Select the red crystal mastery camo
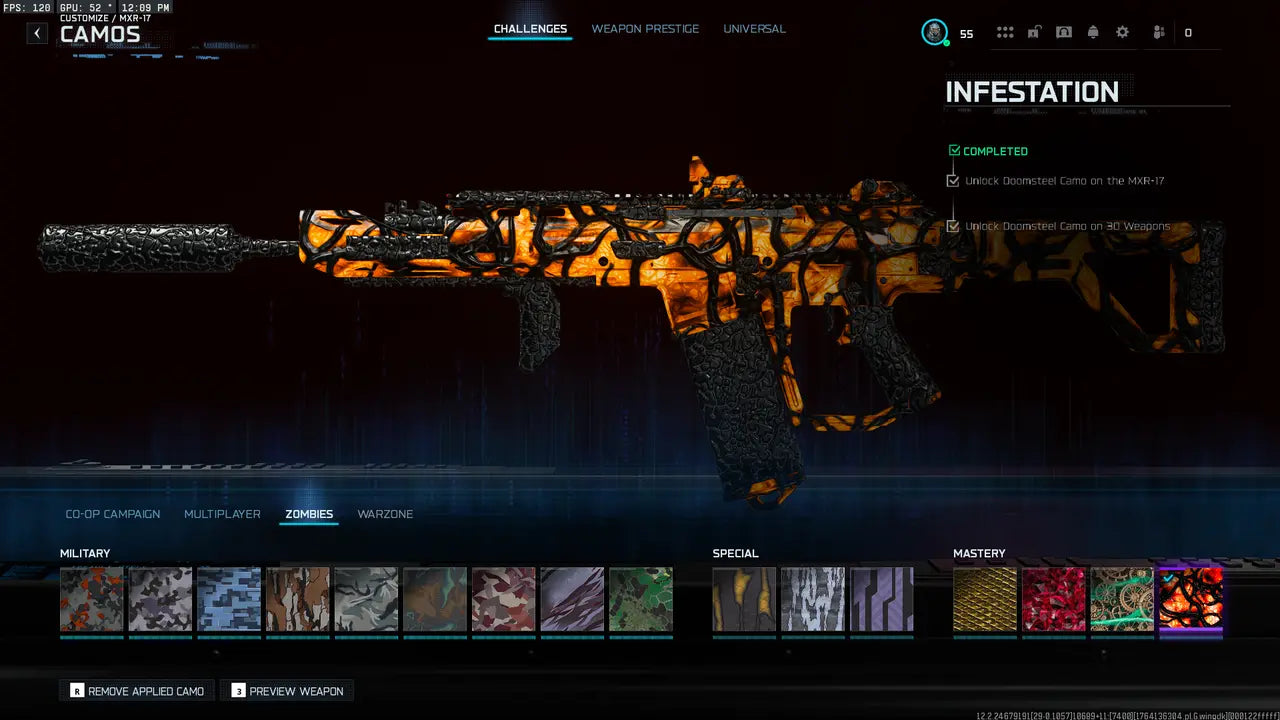The height and width of the screenshot is (720, 1280). (x=1053, y=599)
